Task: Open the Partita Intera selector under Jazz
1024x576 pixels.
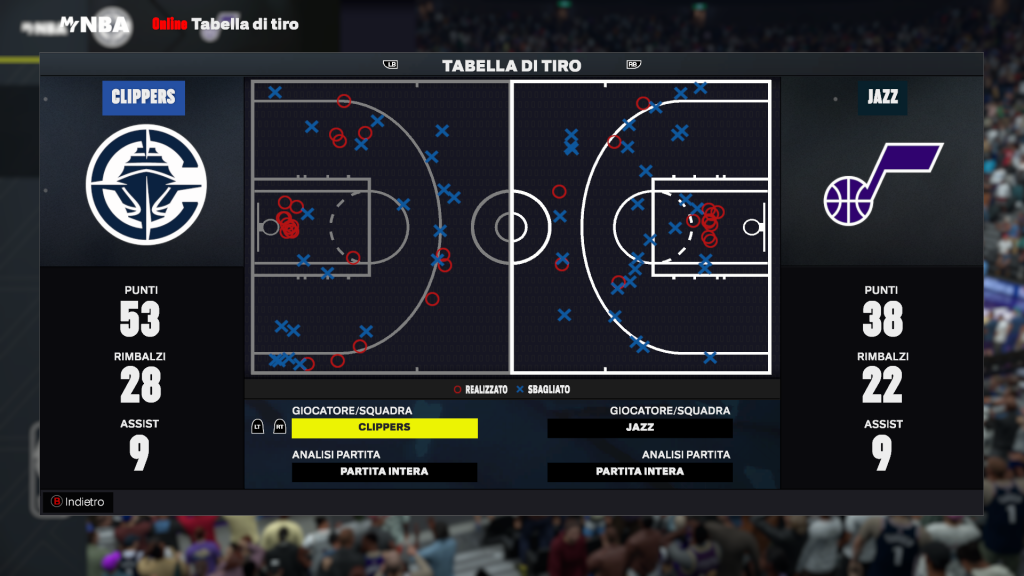Action: pos(640,472)
